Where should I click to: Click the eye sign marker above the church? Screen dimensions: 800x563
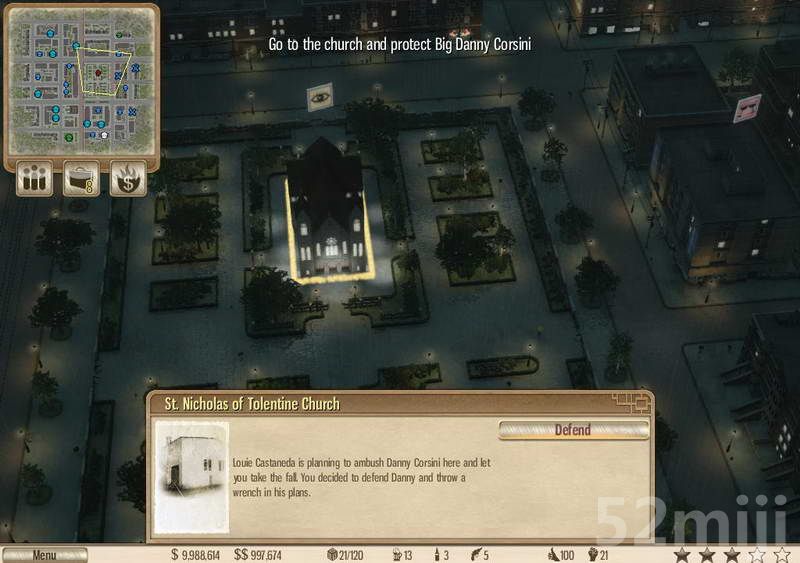320,96
